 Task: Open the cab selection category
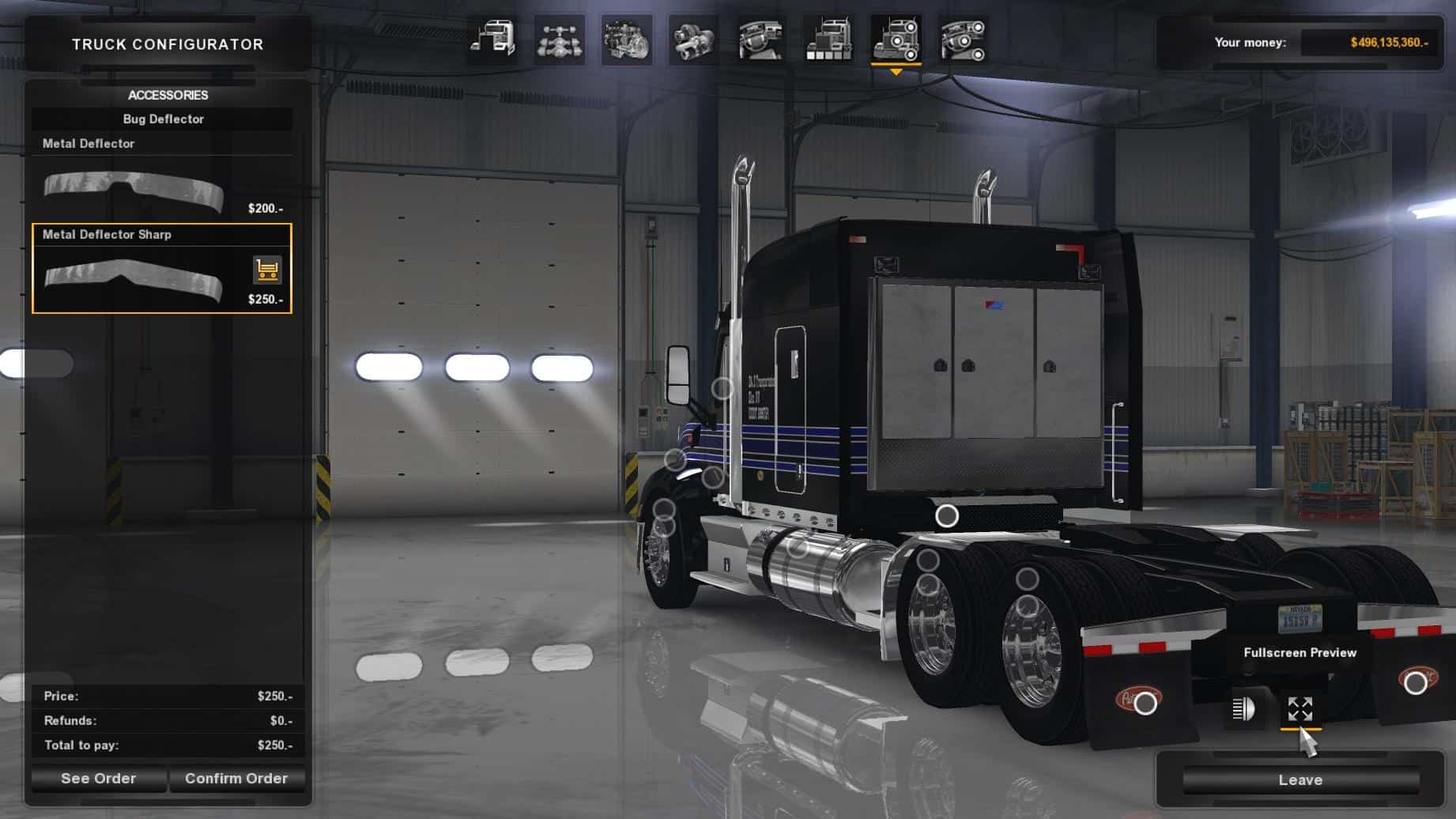point(492,40)
